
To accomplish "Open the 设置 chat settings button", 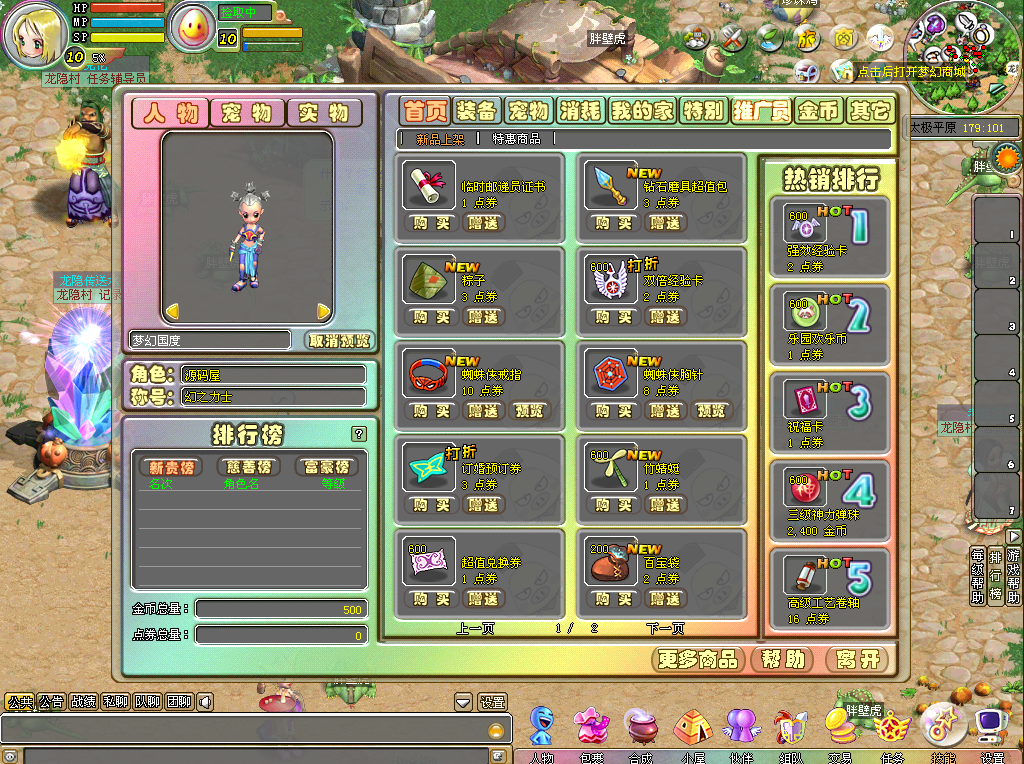I will (x=492, y=702).
